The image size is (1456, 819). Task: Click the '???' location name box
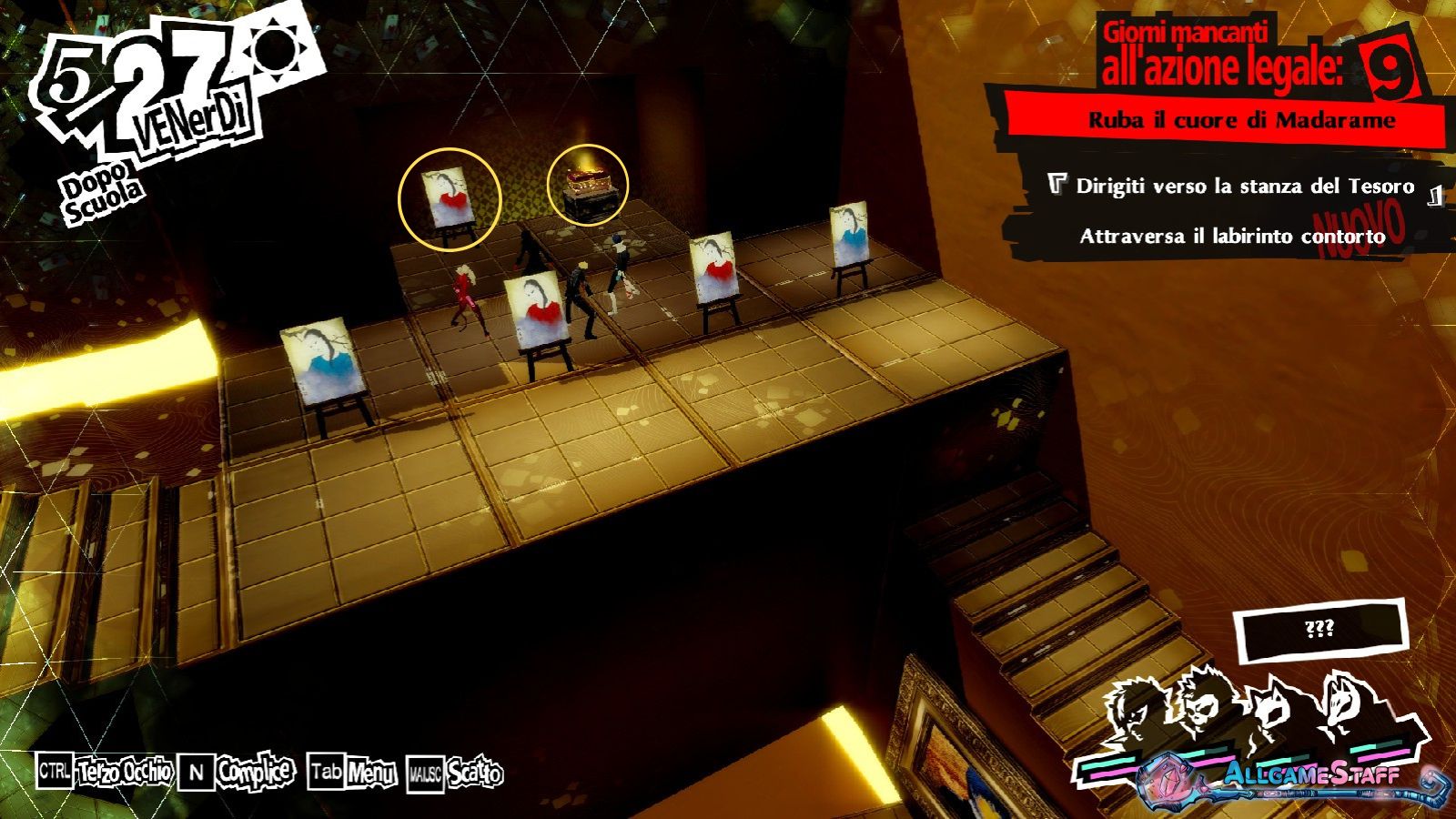(x=1319, y=630)
